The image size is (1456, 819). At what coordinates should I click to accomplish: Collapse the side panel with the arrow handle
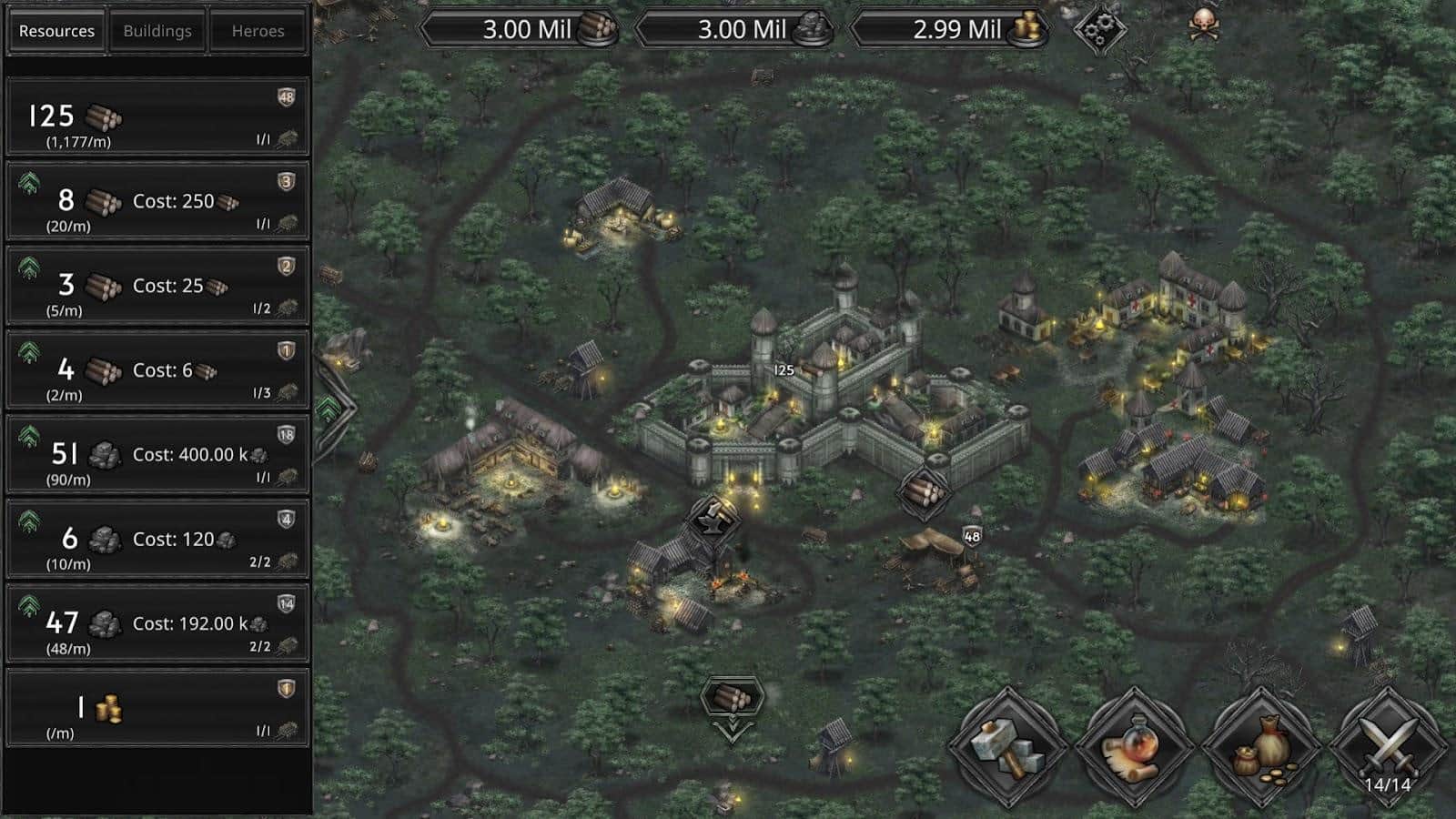[x=329, y=409]
